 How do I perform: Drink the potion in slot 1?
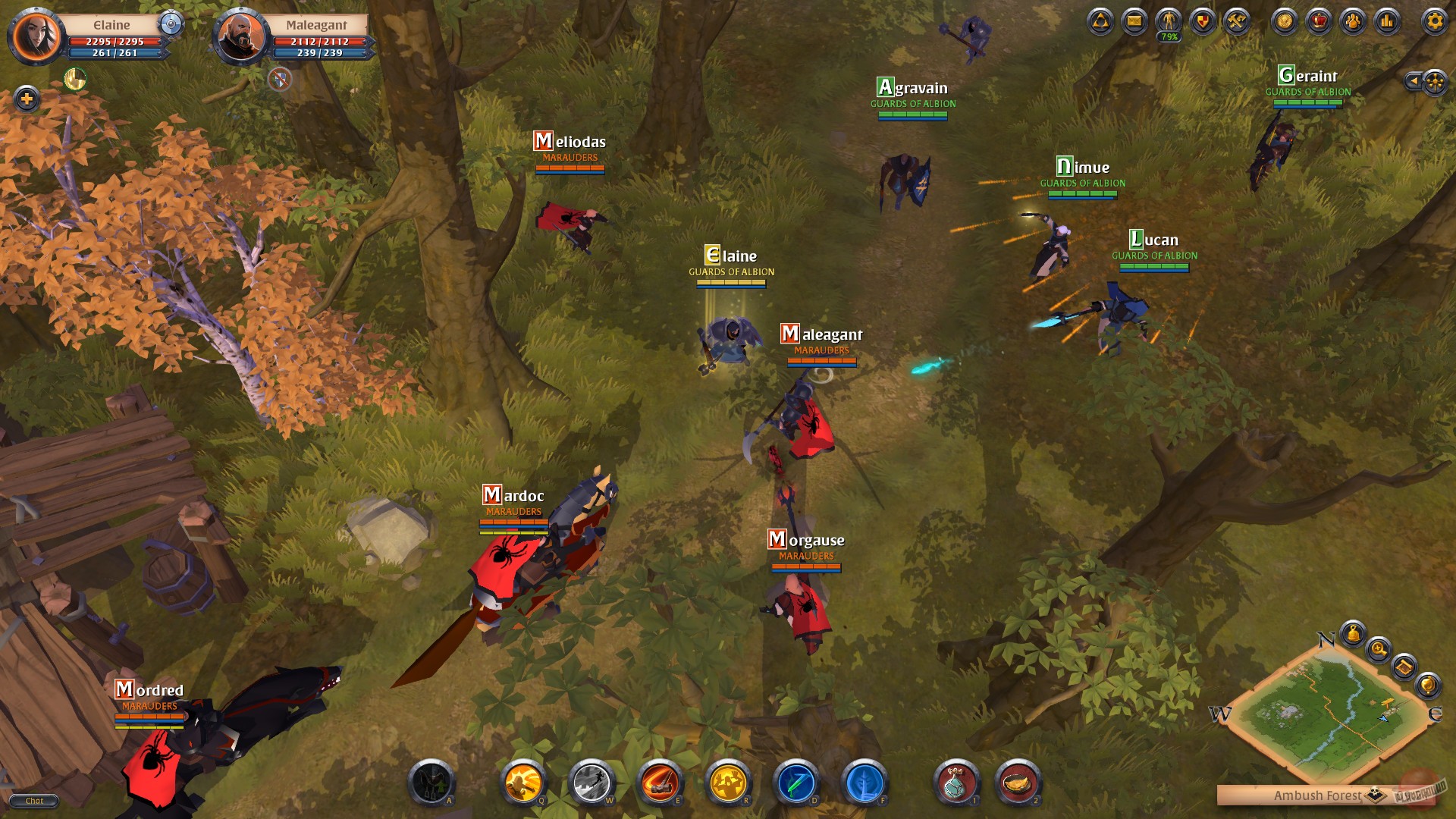coord(957,781)
